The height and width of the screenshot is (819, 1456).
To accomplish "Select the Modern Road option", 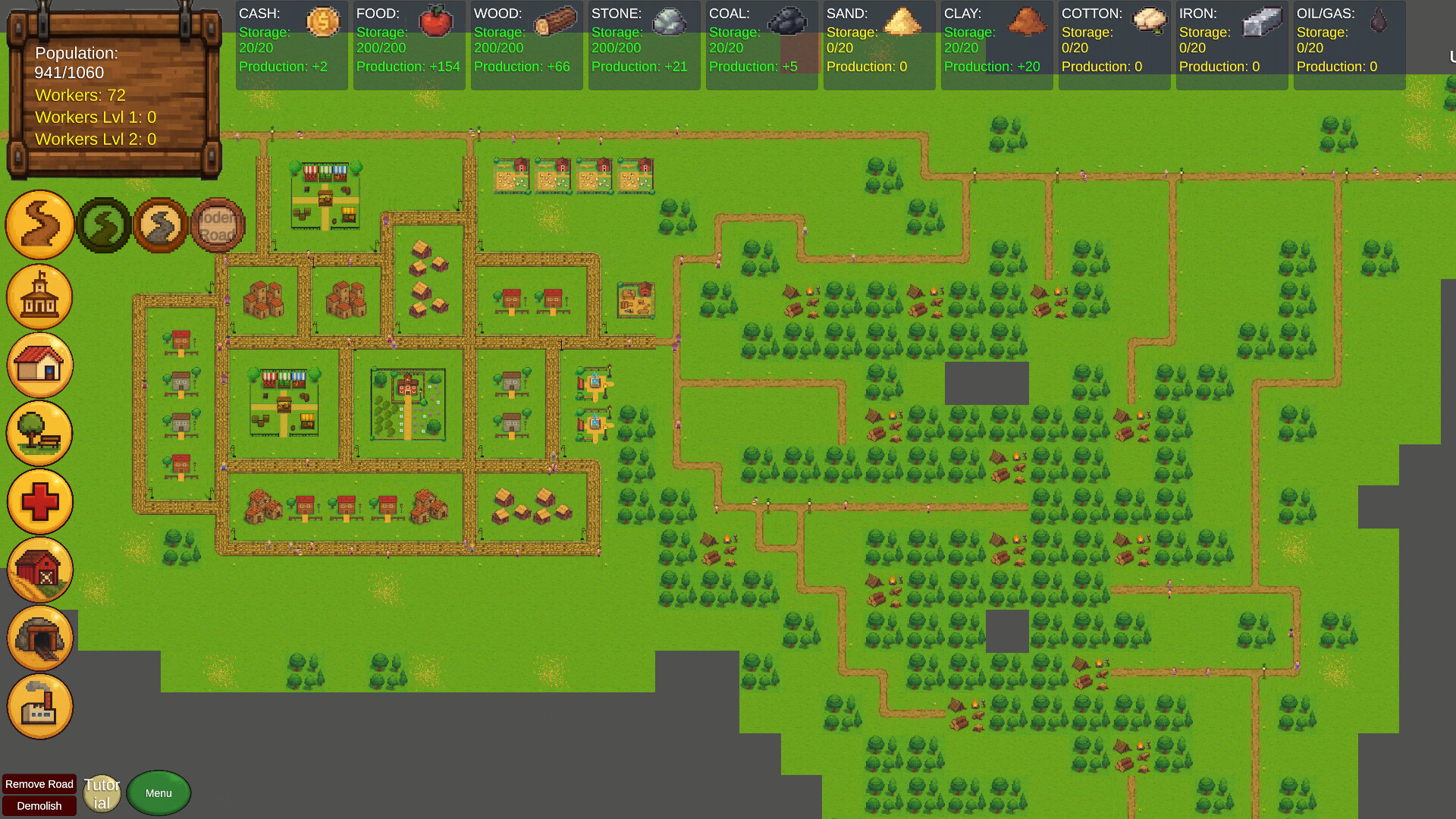I will coord(218,224).
